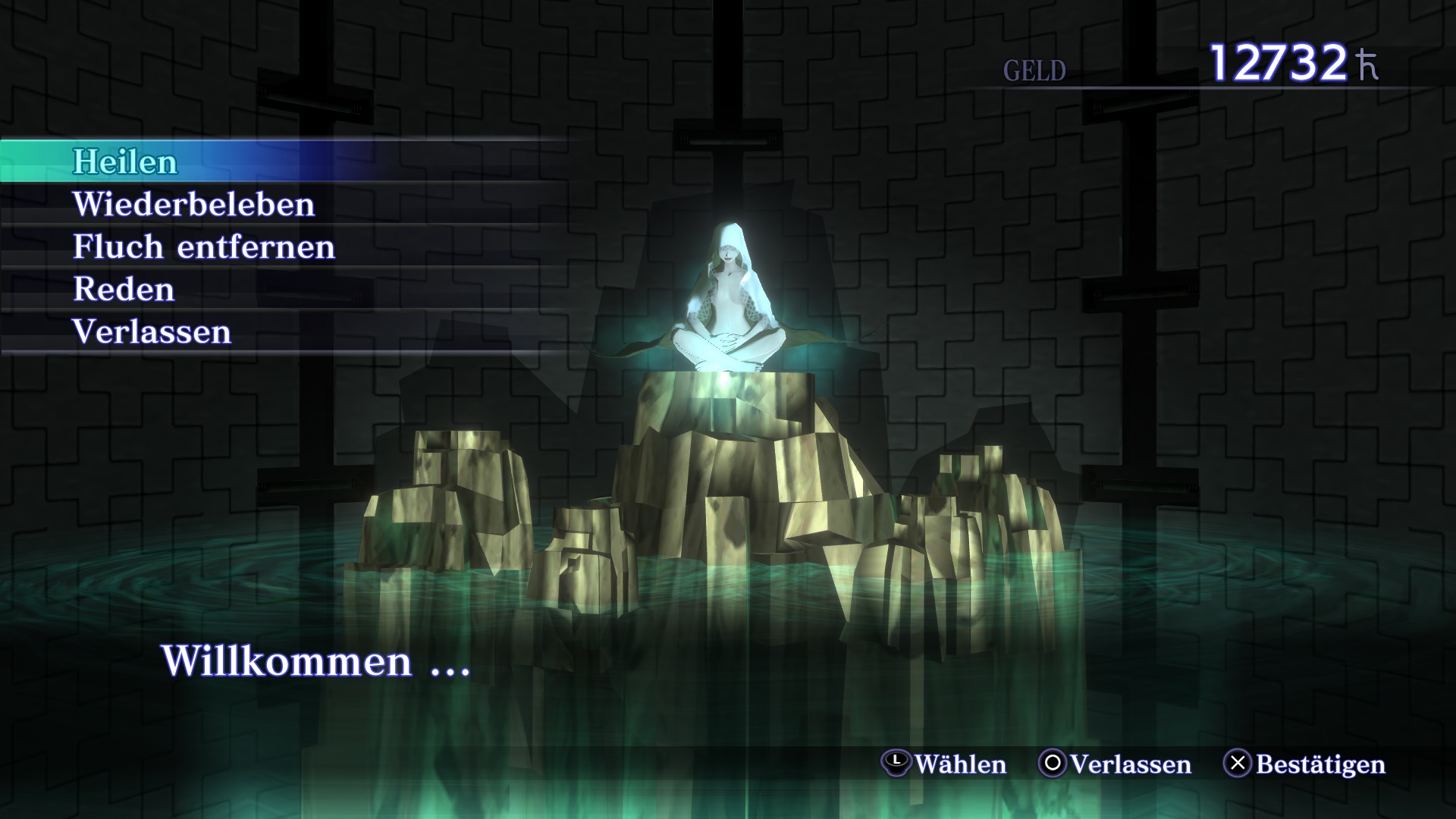Select the Heilen menu option
The image size is (1456, 819).
(125, 162)
